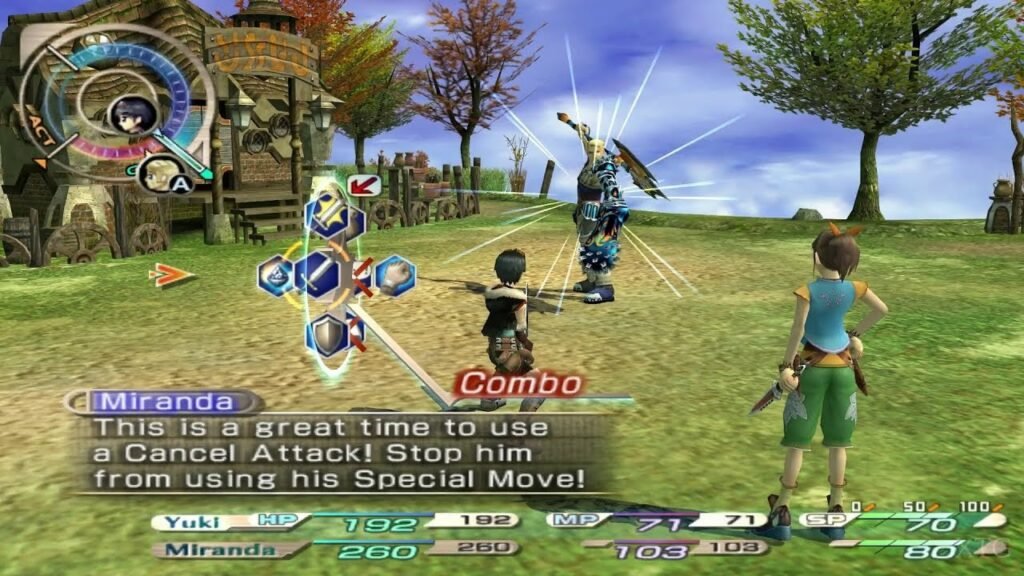Select the blonde enemy portrait on the gauge

point(156,174)
